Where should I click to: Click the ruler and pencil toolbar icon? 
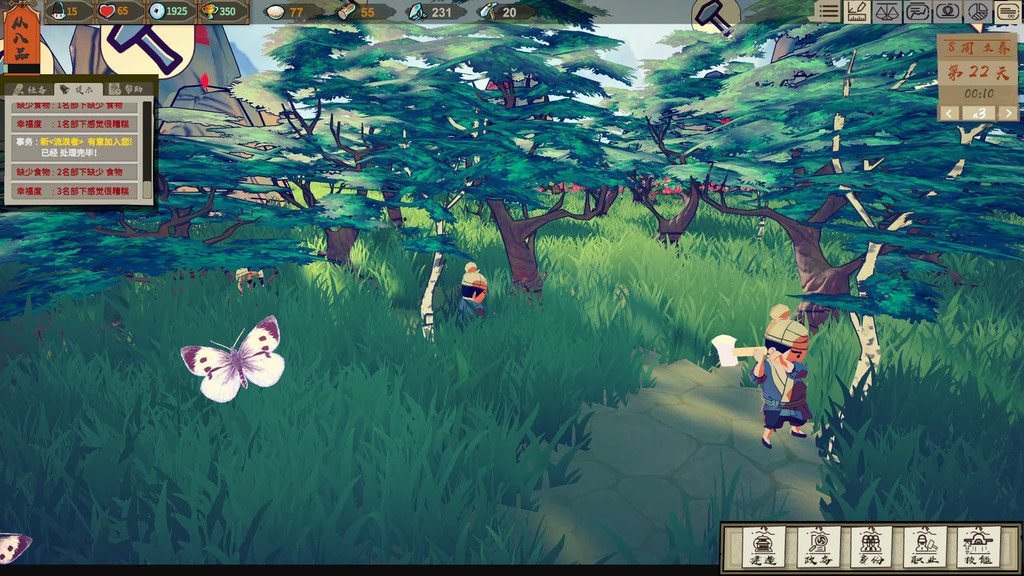click(856, 11)
